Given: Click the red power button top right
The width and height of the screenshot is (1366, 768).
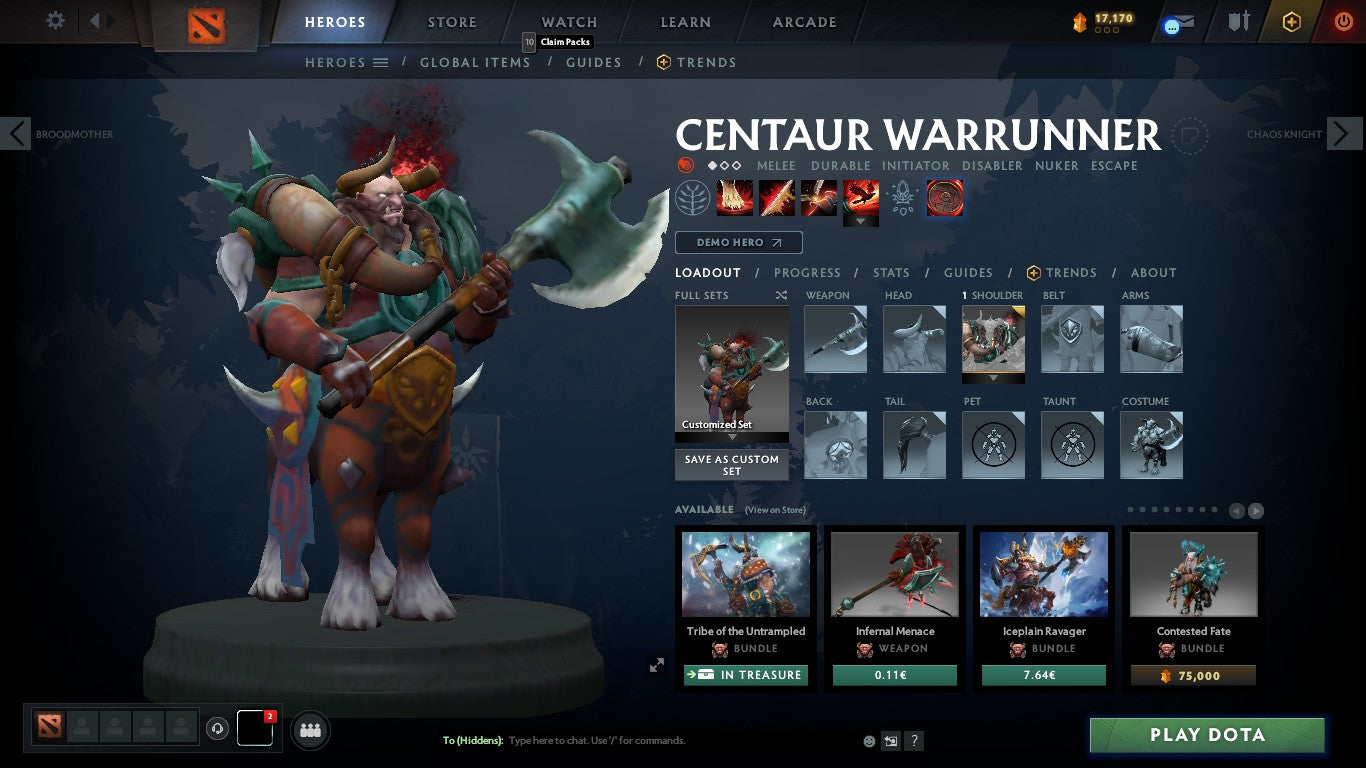Looking at the screenshot, I should click(1344, 19).
